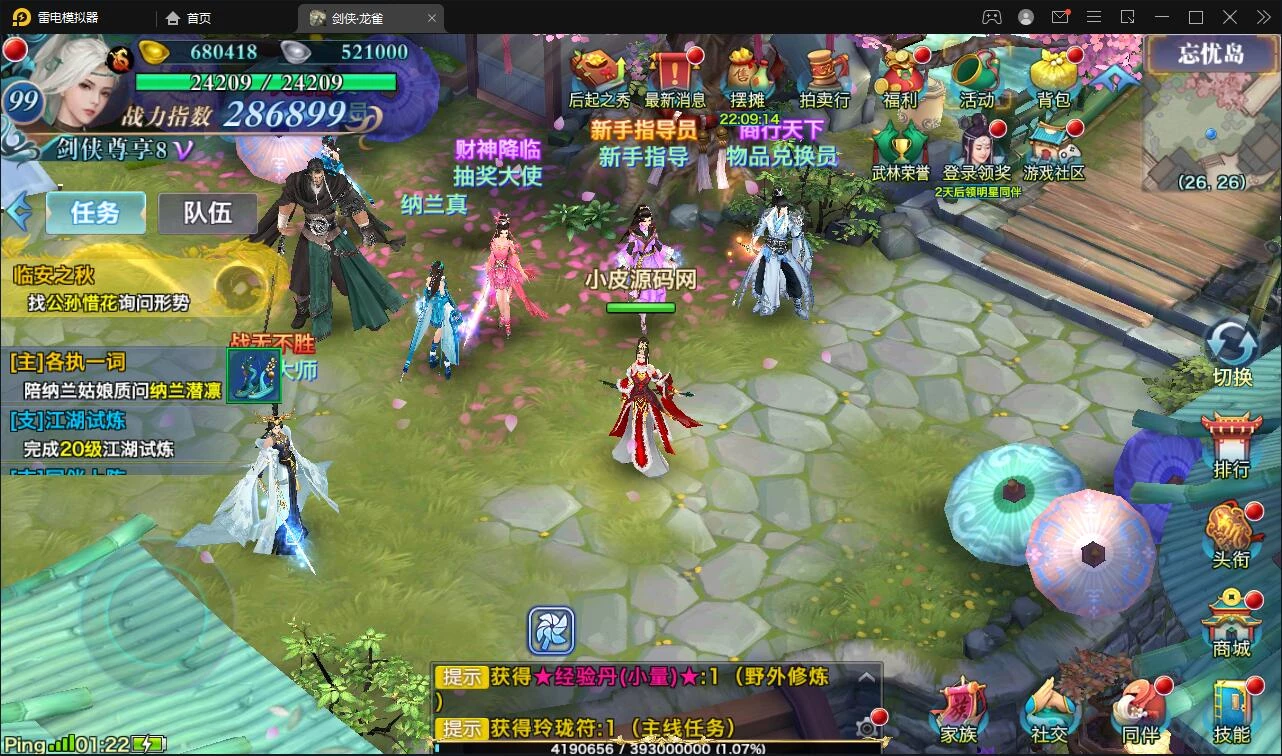Open the 武林荣誉 honor trophy
Screen dimensions: 1282x756
point(900,148)
